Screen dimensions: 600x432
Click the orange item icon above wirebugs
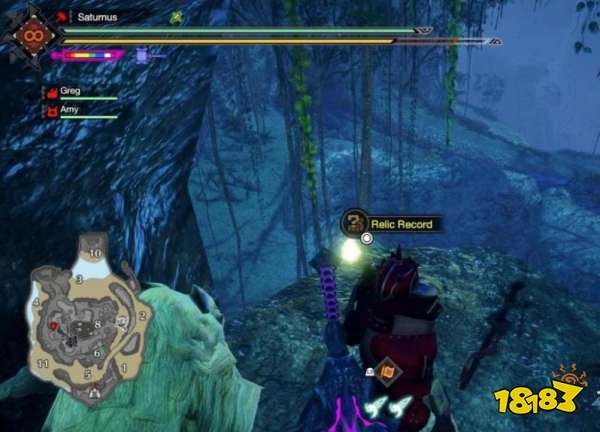click(x=386, y=372)
